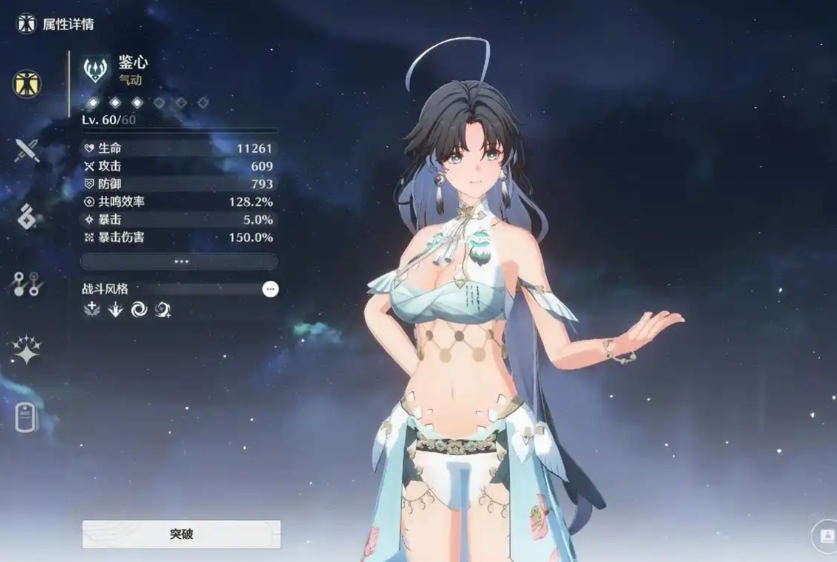Open the Echo equipment tab
Image resolution: width=837 pixels, height=562 pixels.
(x=26, y=217)
